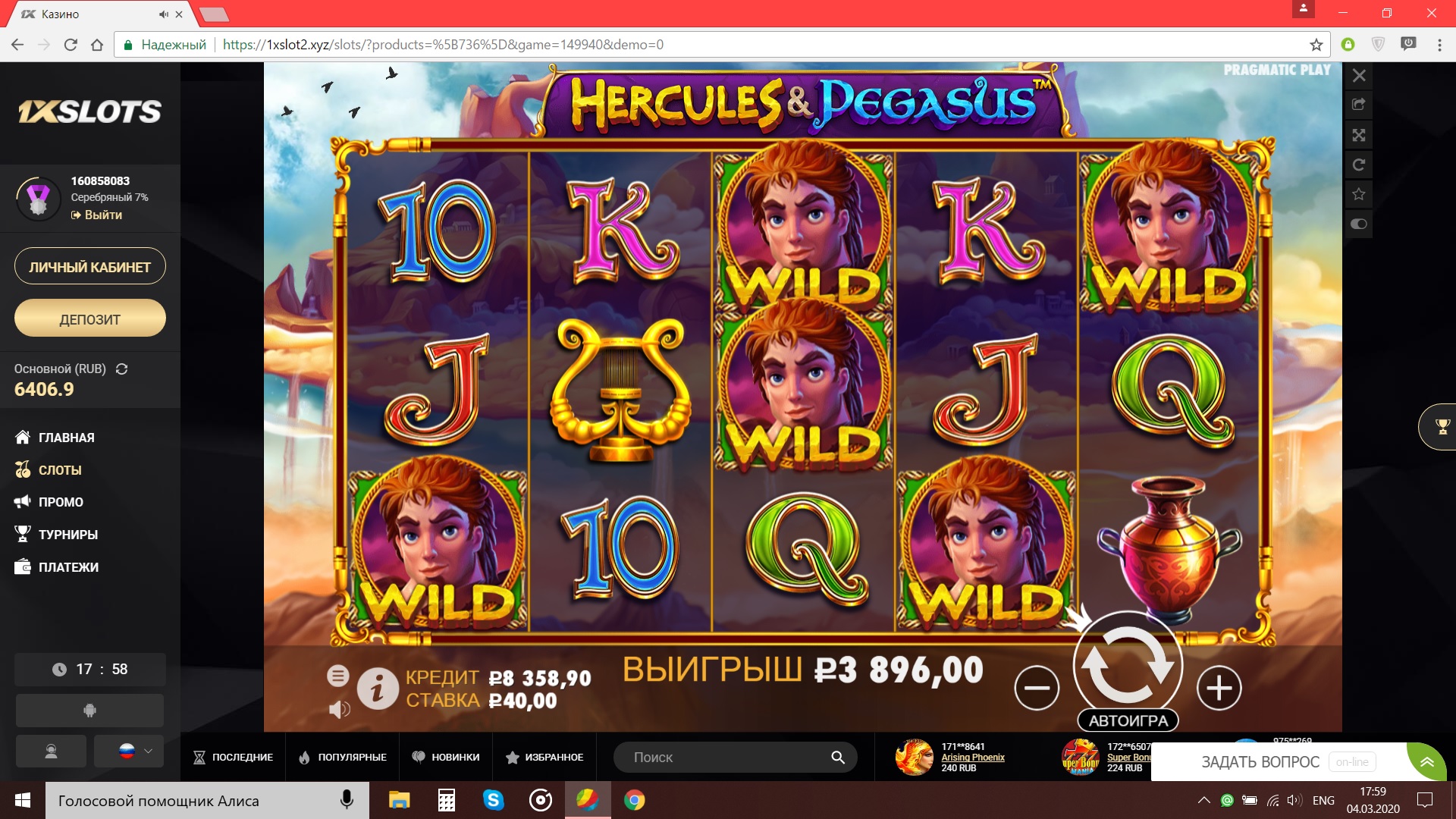Open the slot's hamburger menu
Screen dimensions: 1456x819
pos(338,675)
